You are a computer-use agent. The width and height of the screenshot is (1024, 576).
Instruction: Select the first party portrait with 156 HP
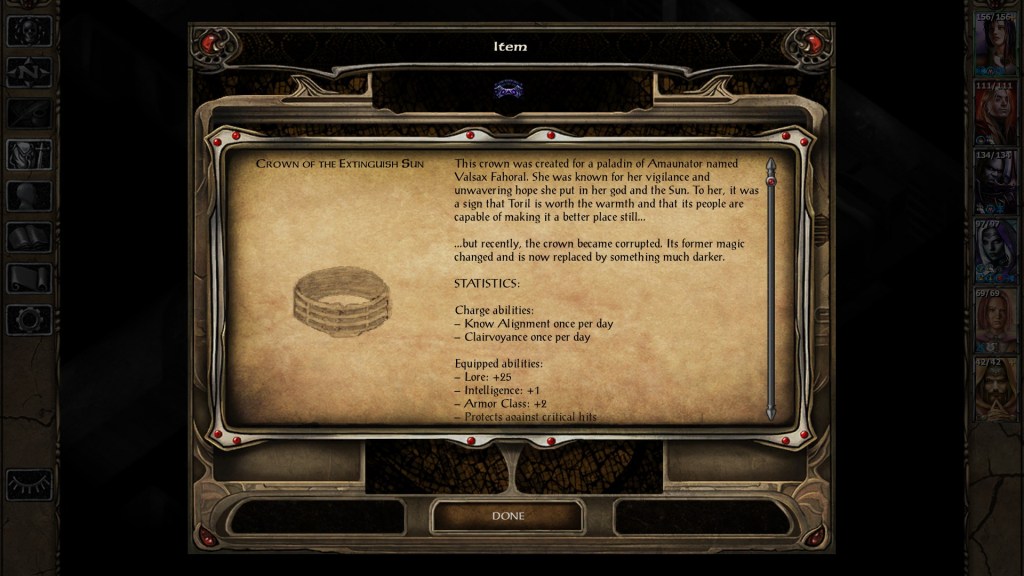tap(995, 46)
